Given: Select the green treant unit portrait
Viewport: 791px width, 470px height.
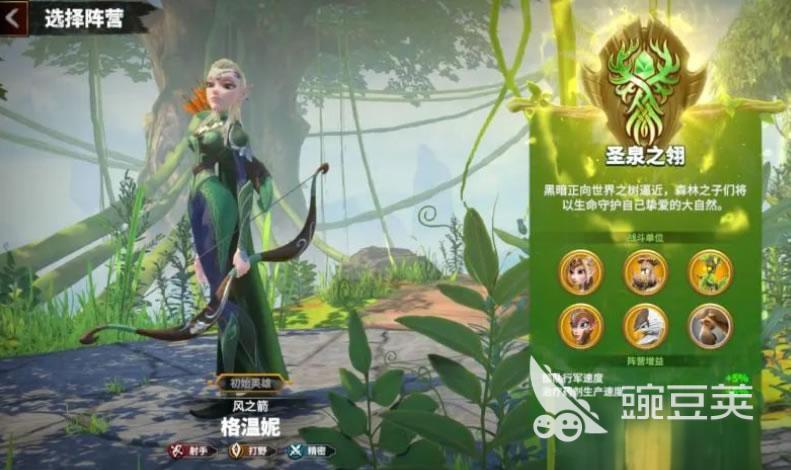Looking at the screenshot, I should [x=710, y=270].
